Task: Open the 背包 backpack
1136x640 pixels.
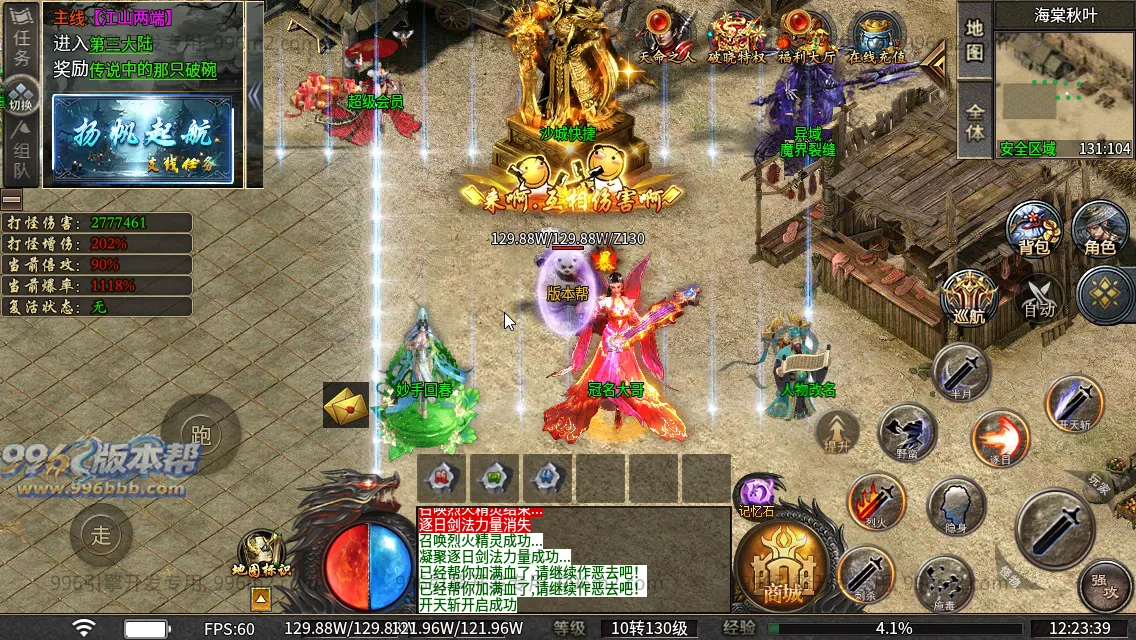Action: 1033,227
